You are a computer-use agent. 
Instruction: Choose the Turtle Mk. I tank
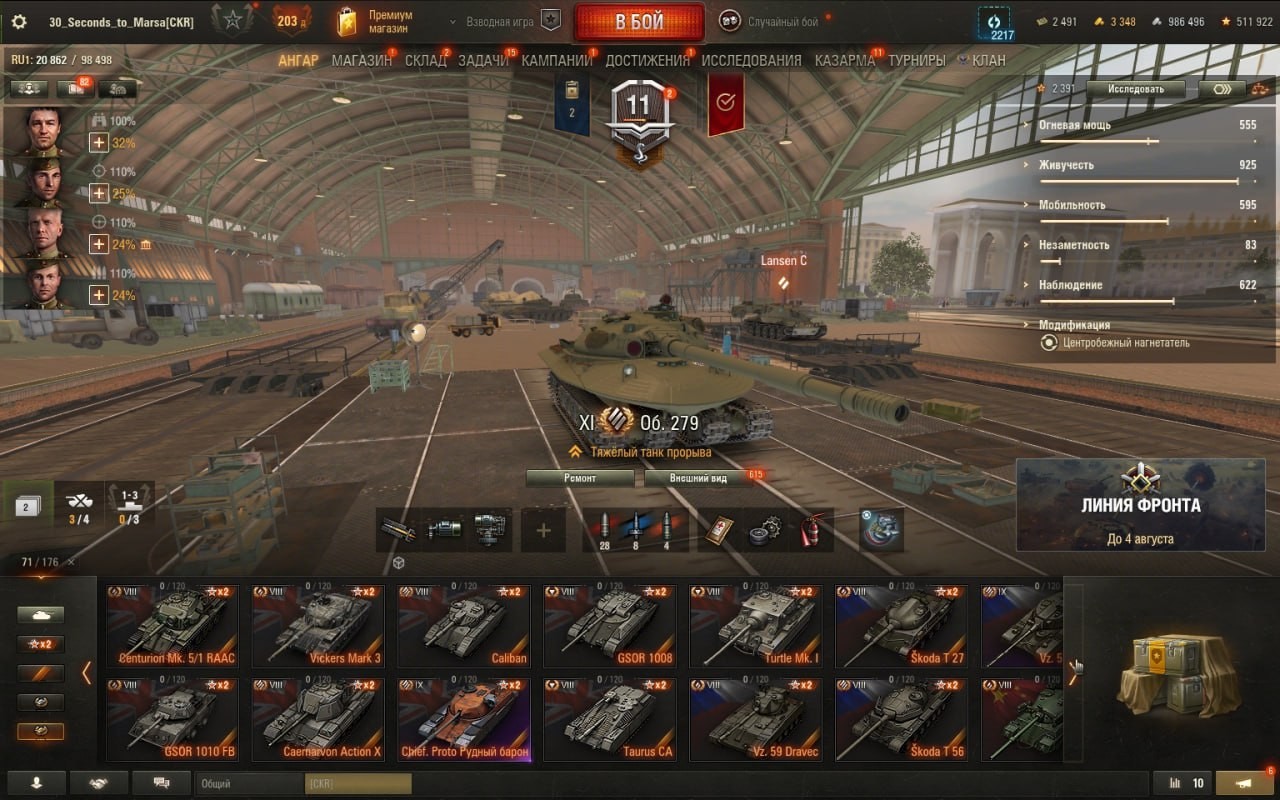pyautogui.click(x=756, y=626)
